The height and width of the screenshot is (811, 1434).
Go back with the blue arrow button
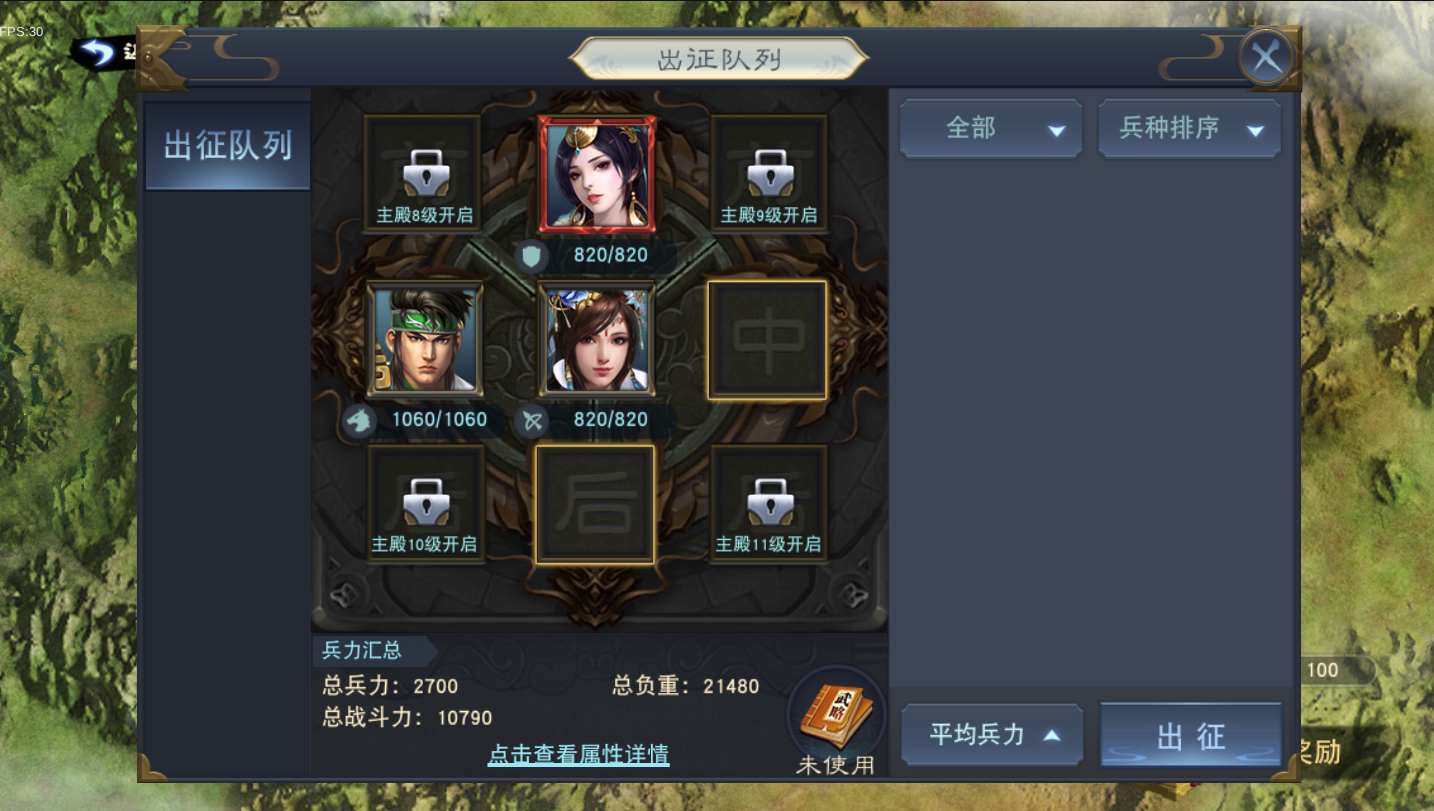coord(98,52)
